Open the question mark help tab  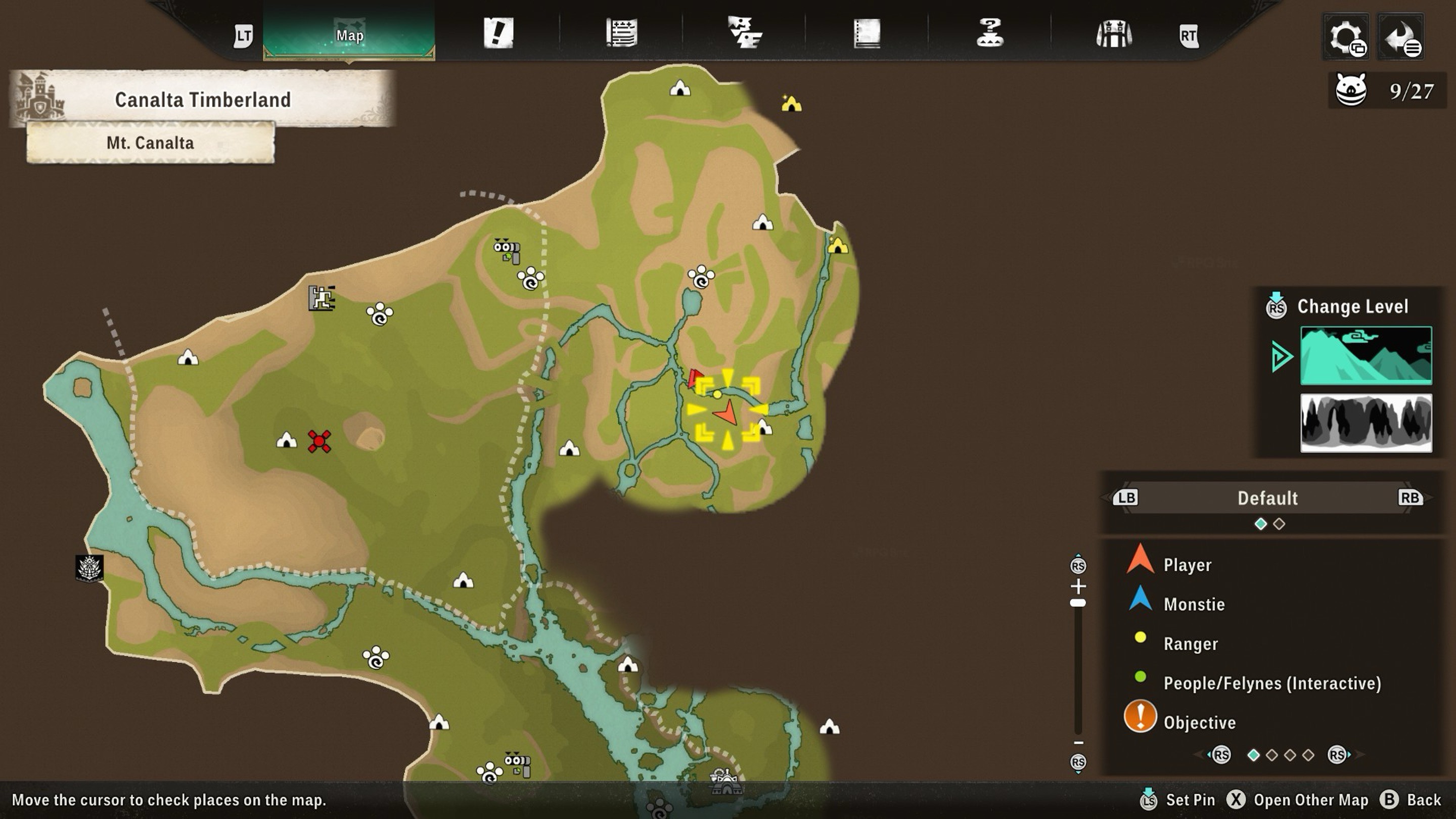pos(990,33)
